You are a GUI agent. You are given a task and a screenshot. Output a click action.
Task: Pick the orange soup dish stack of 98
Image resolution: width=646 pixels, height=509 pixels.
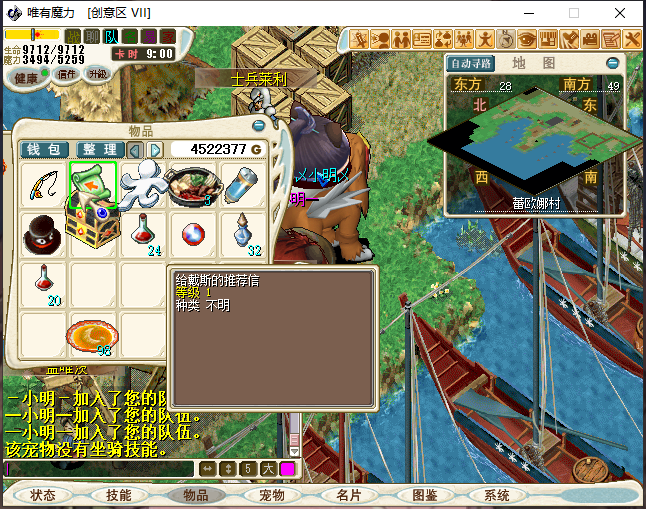coord(94,334)
